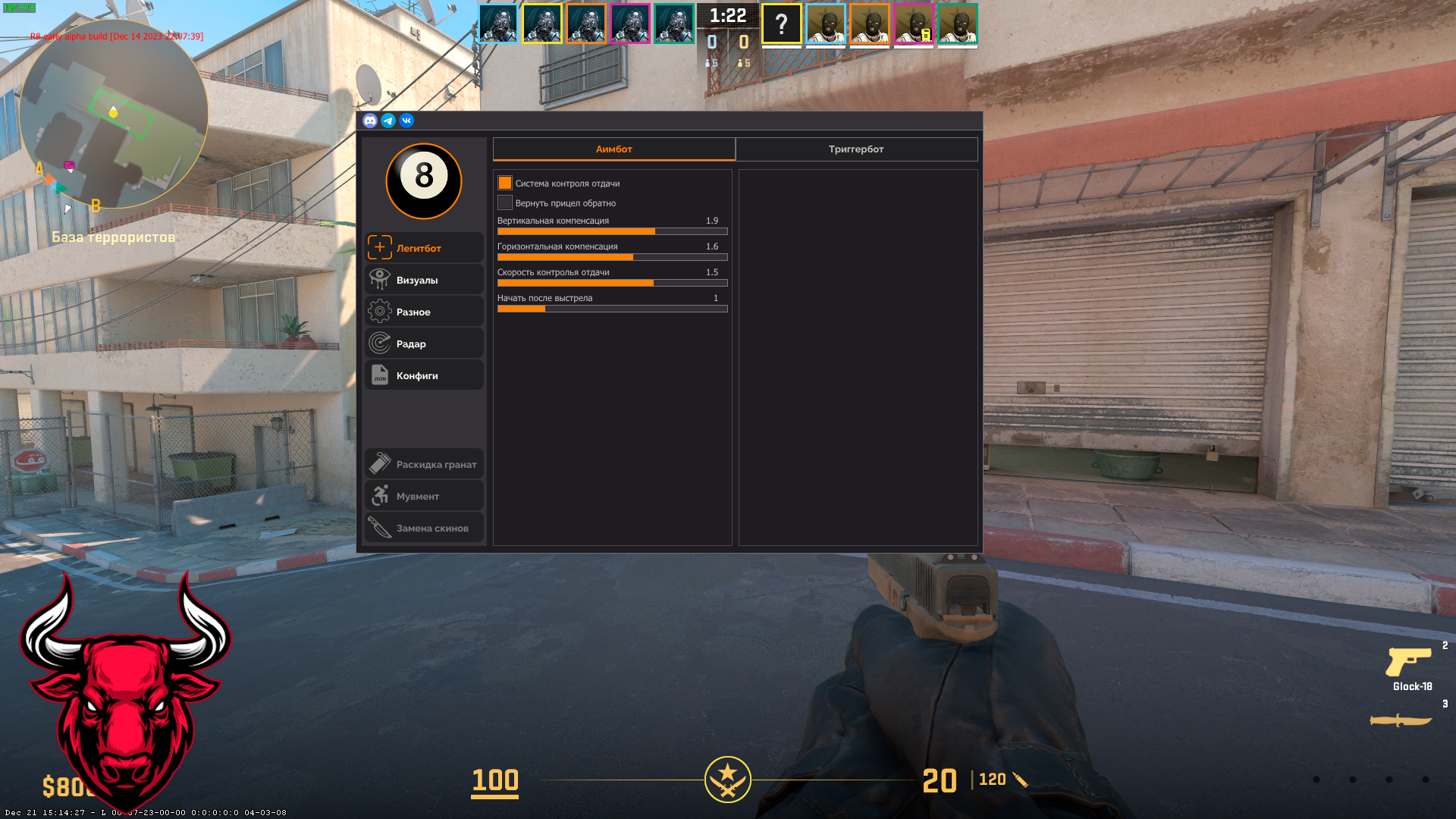Select the VK social icon
Image resolution: width=1456 pixels, height=819 pixels.
click(406, 121)
